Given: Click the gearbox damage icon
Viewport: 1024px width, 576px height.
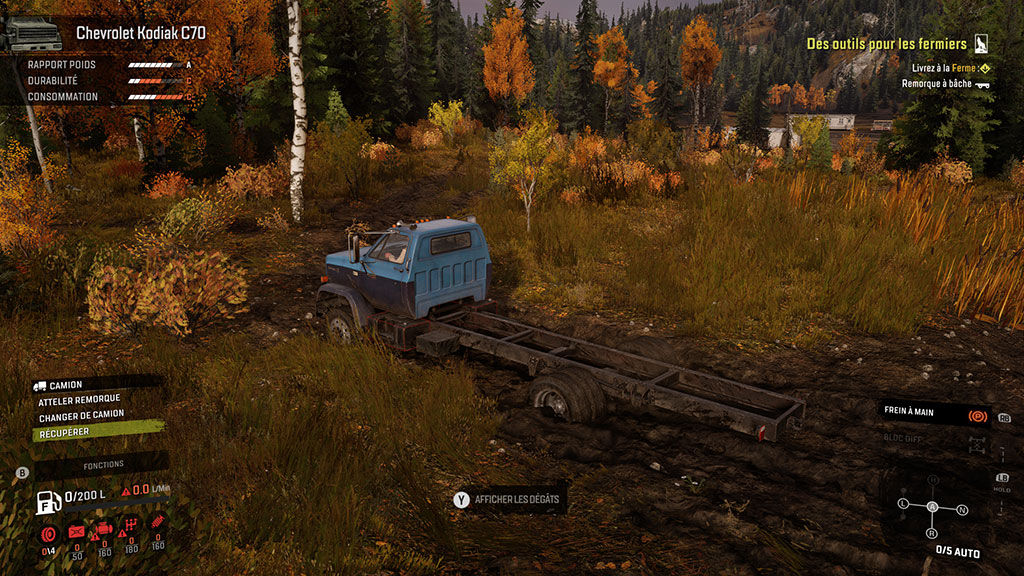Looking at the screenshot, I should pos(130,525).
